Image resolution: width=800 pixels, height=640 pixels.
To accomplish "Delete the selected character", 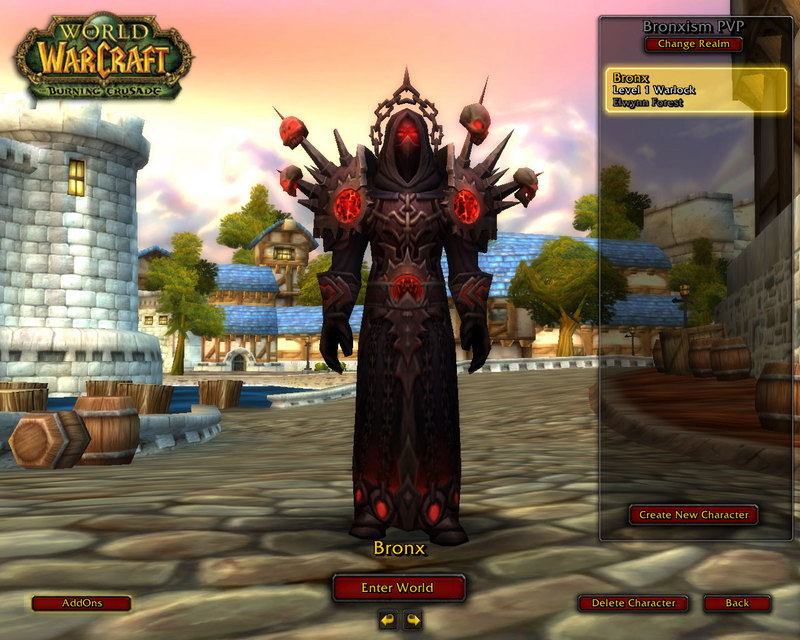I will [633, 603].
